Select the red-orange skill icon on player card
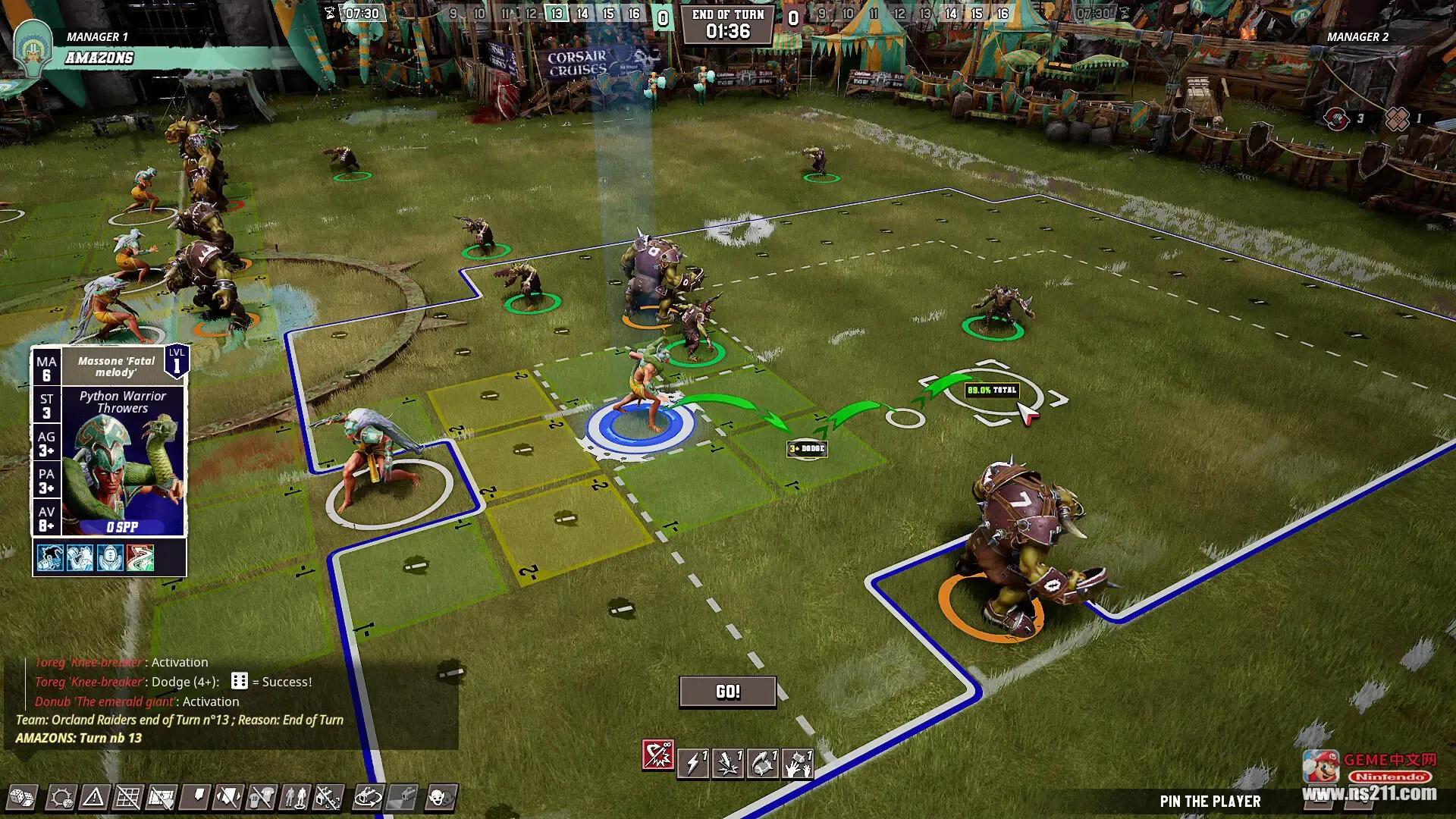Image resolution: width=1456 pixels, height=819 pixels. (x=140, y=558)
